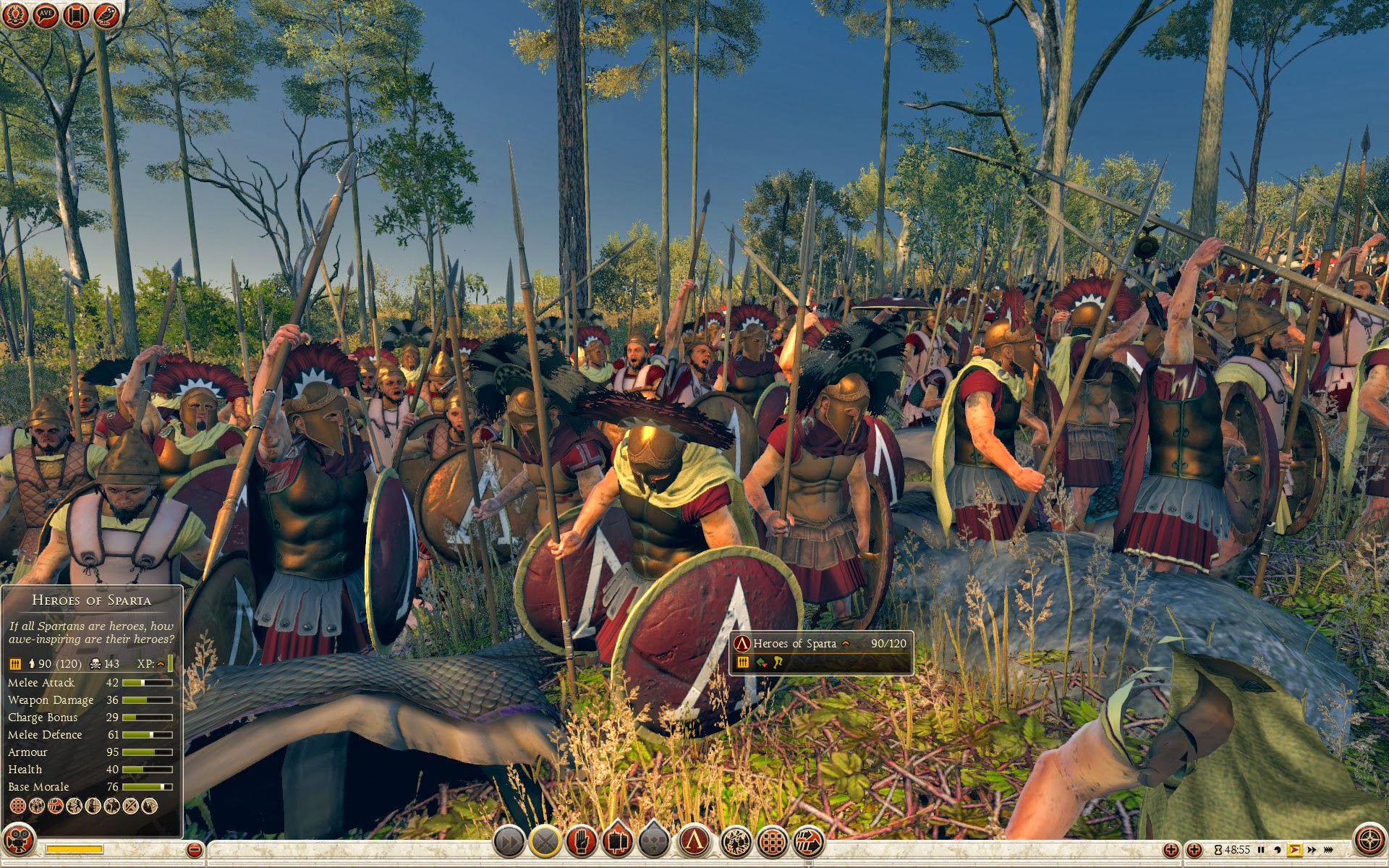Image resolution: width=1389 pixels, height=868 pixels.
Task: Activate the battle scene ability icon
Action: (735, 842)
